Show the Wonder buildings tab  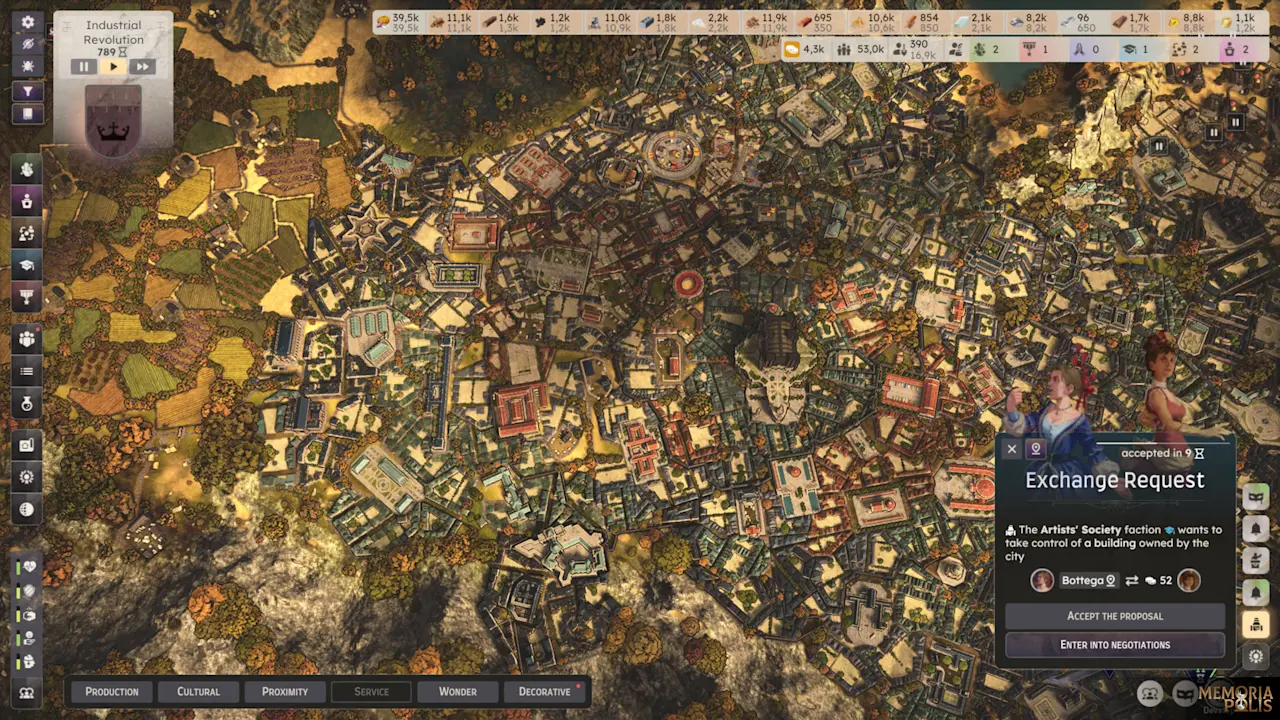457,692
